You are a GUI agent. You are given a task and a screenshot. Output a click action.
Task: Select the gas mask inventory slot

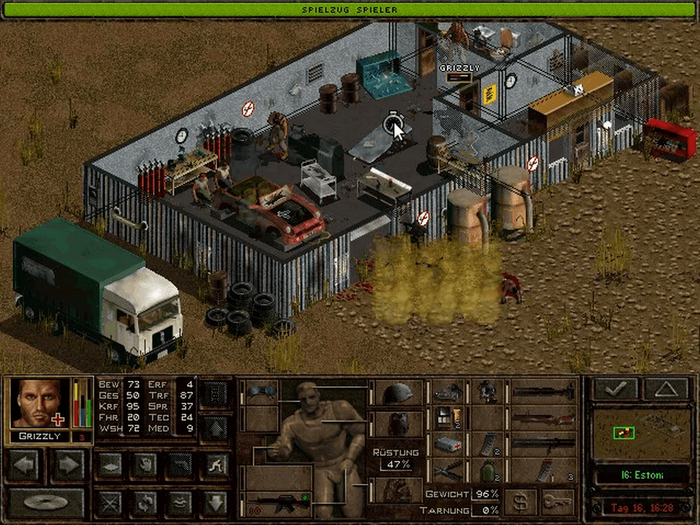(x=487, y=392)
